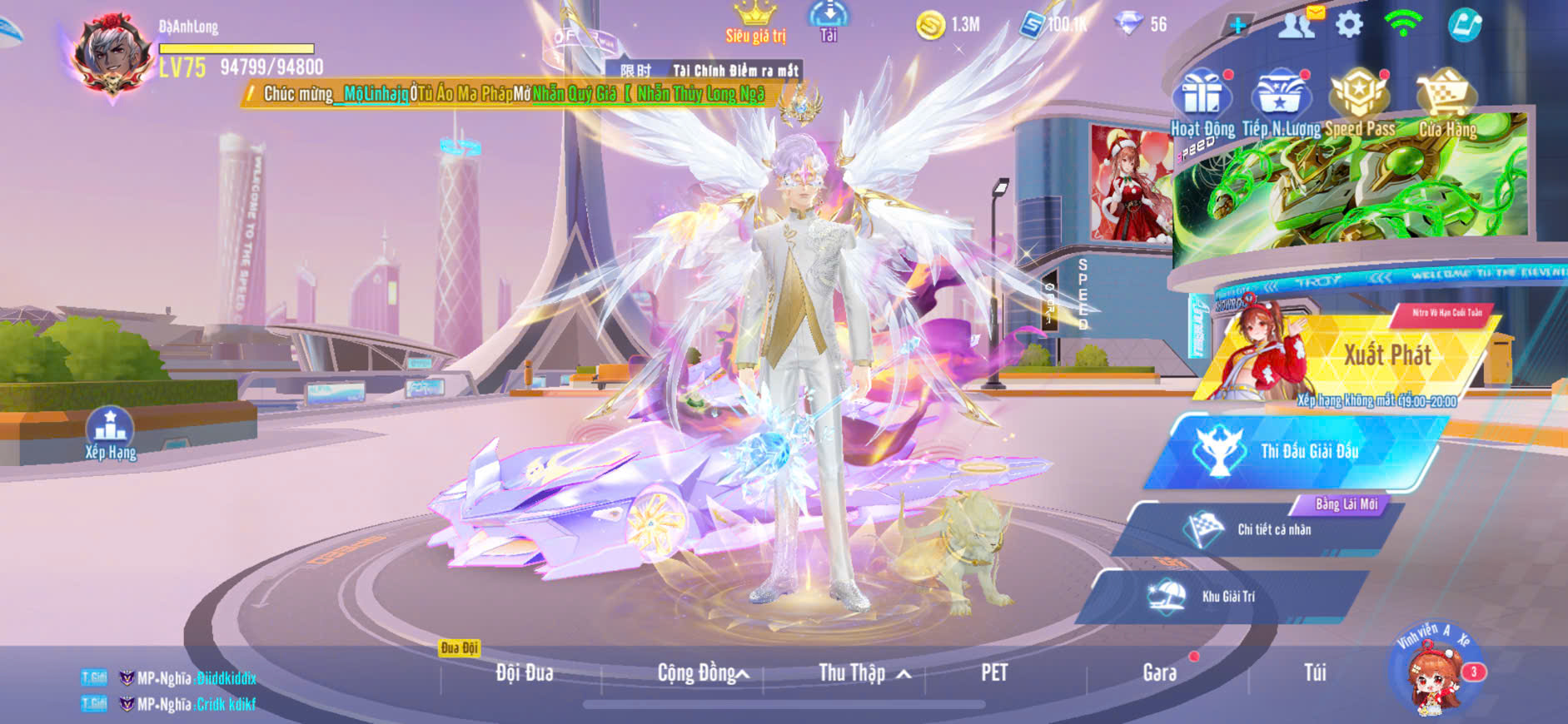Open the Gara garage tab
This screenshot has height=724, width=1568.
[1159, 672]
